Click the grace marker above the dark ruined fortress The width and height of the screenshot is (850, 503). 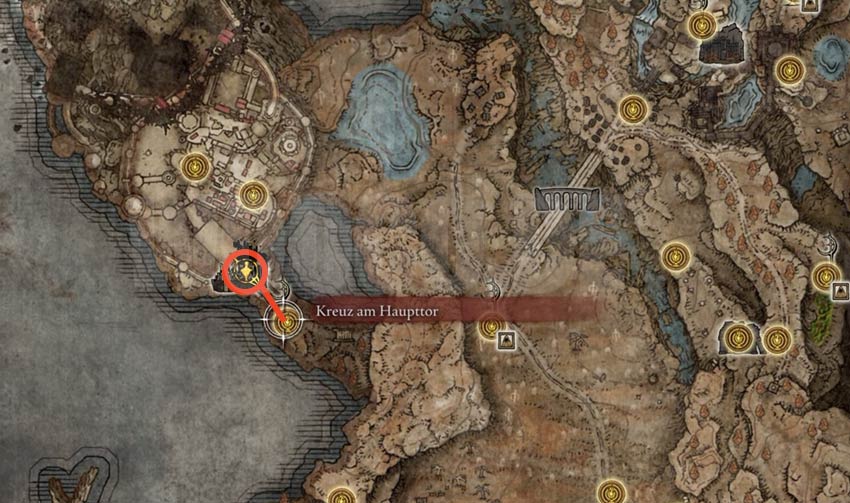[705, 23]
